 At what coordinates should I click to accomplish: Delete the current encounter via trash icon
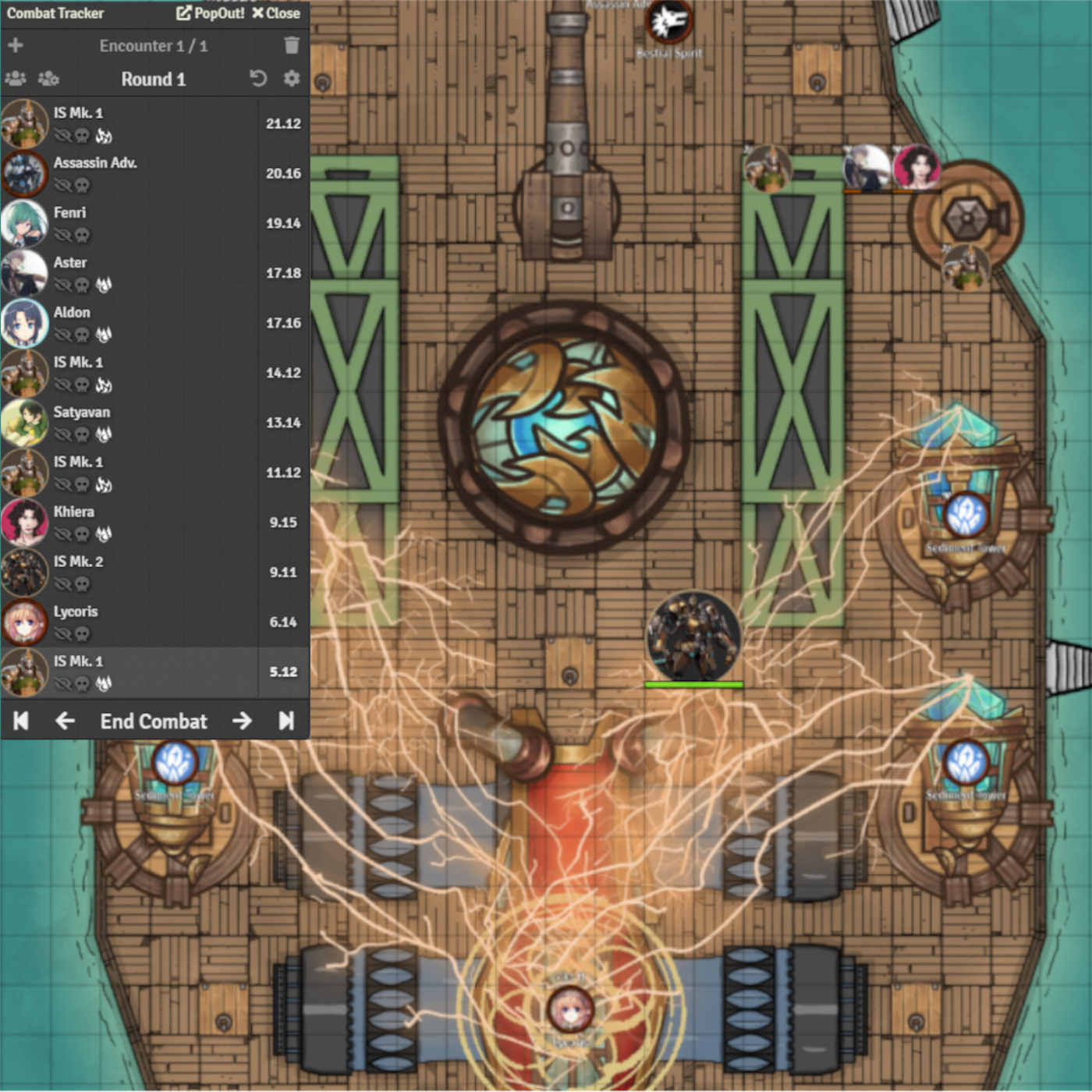click(292, 45)
